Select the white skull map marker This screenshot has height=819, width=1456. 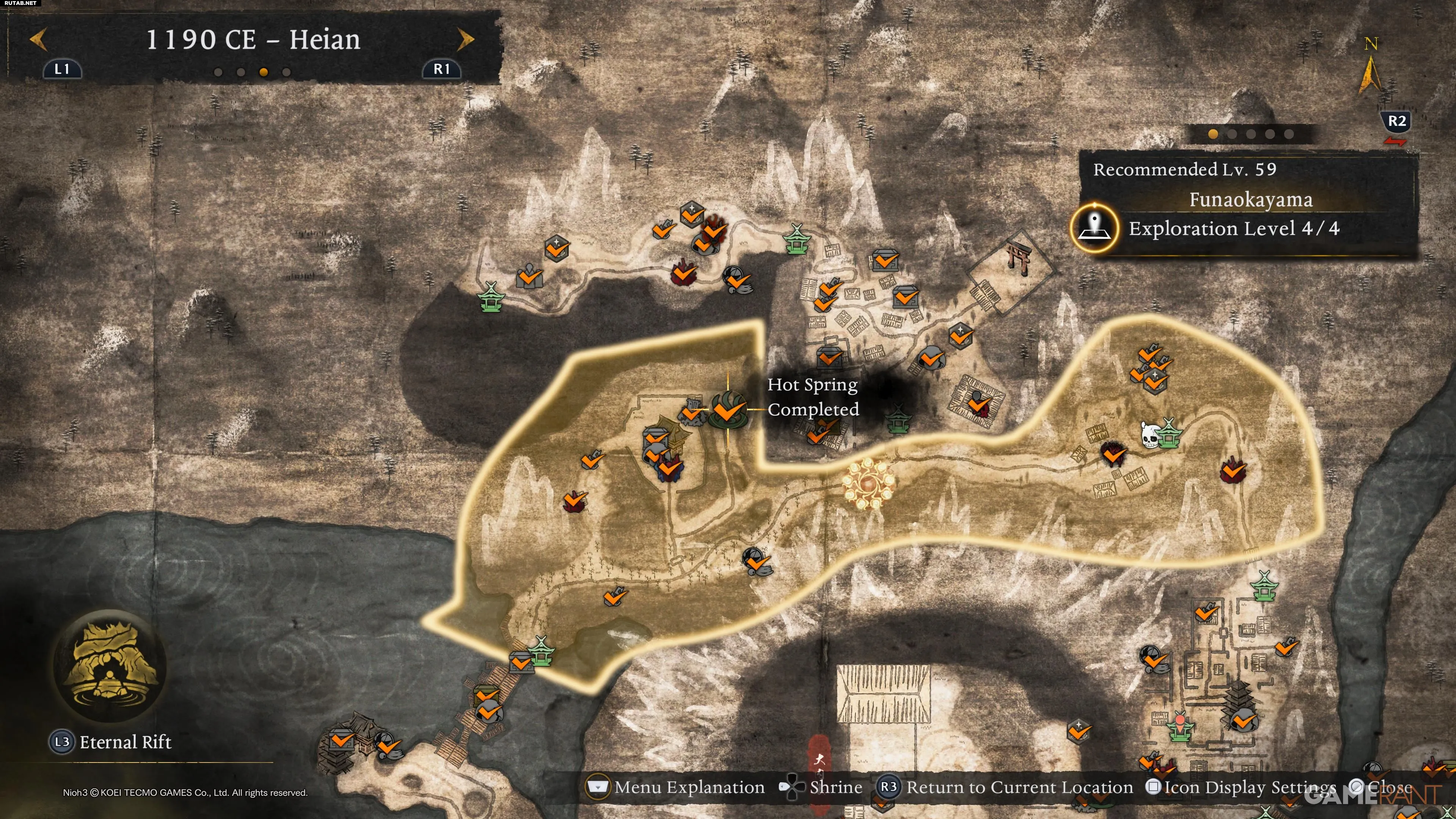pyautogui.click(x=1149, y=435)
